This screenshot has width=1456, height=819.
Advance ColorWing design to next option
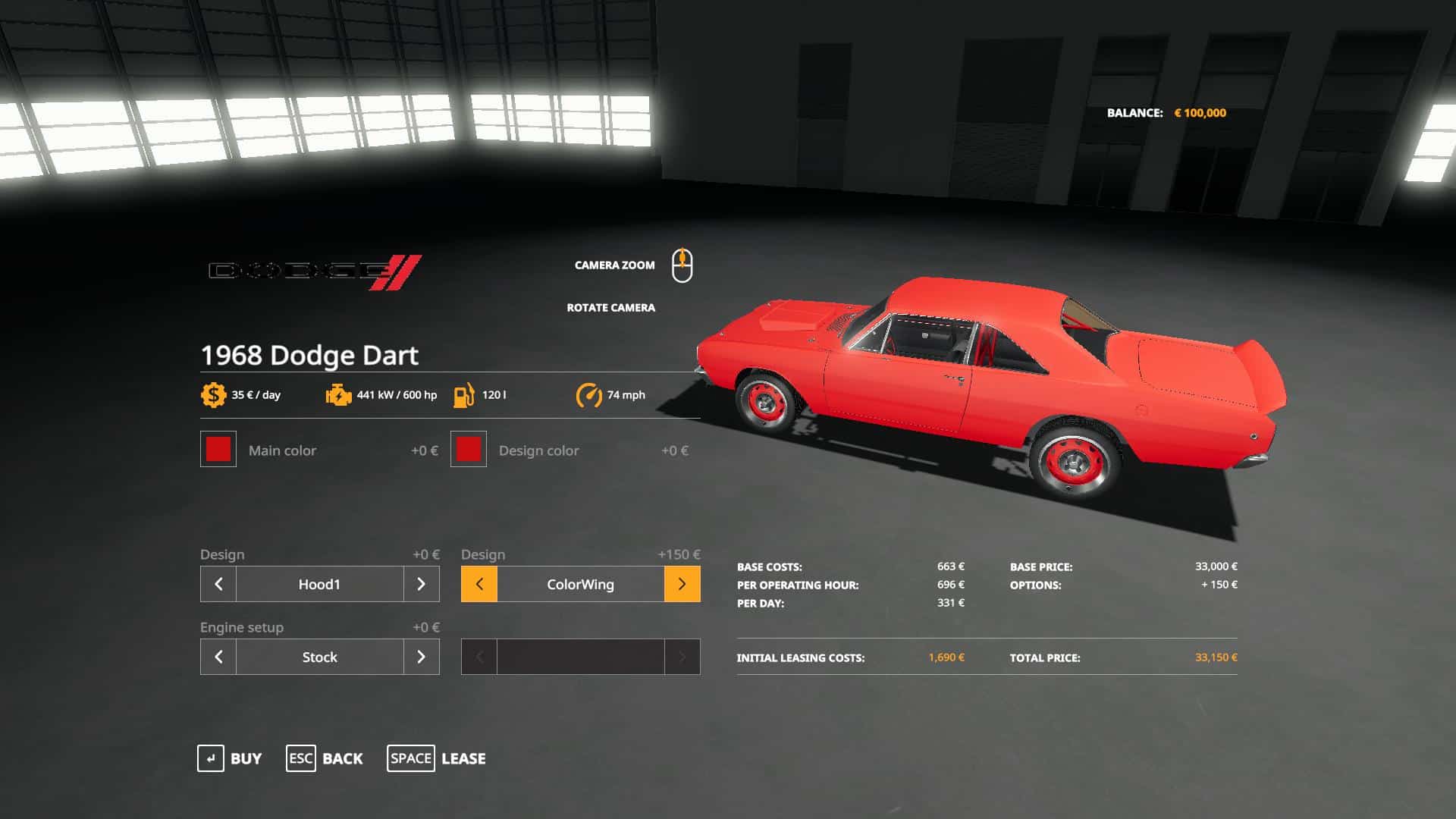pyautogui.click(x=682, y=584)
